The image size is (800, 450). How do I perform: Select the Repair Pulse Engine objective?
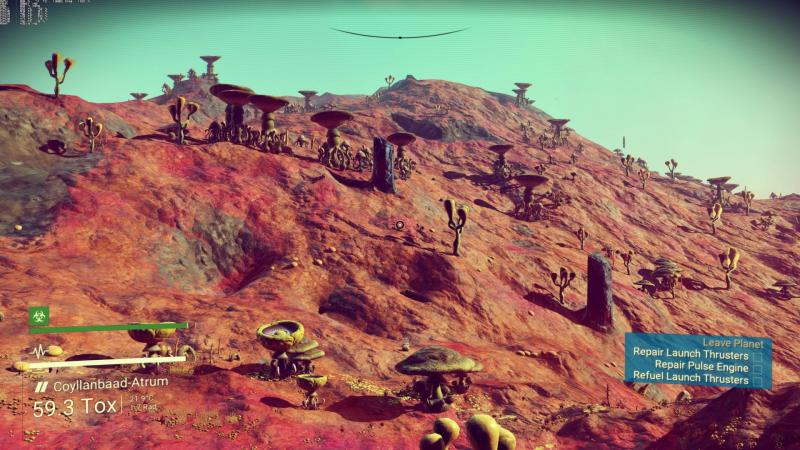point(701,366)
